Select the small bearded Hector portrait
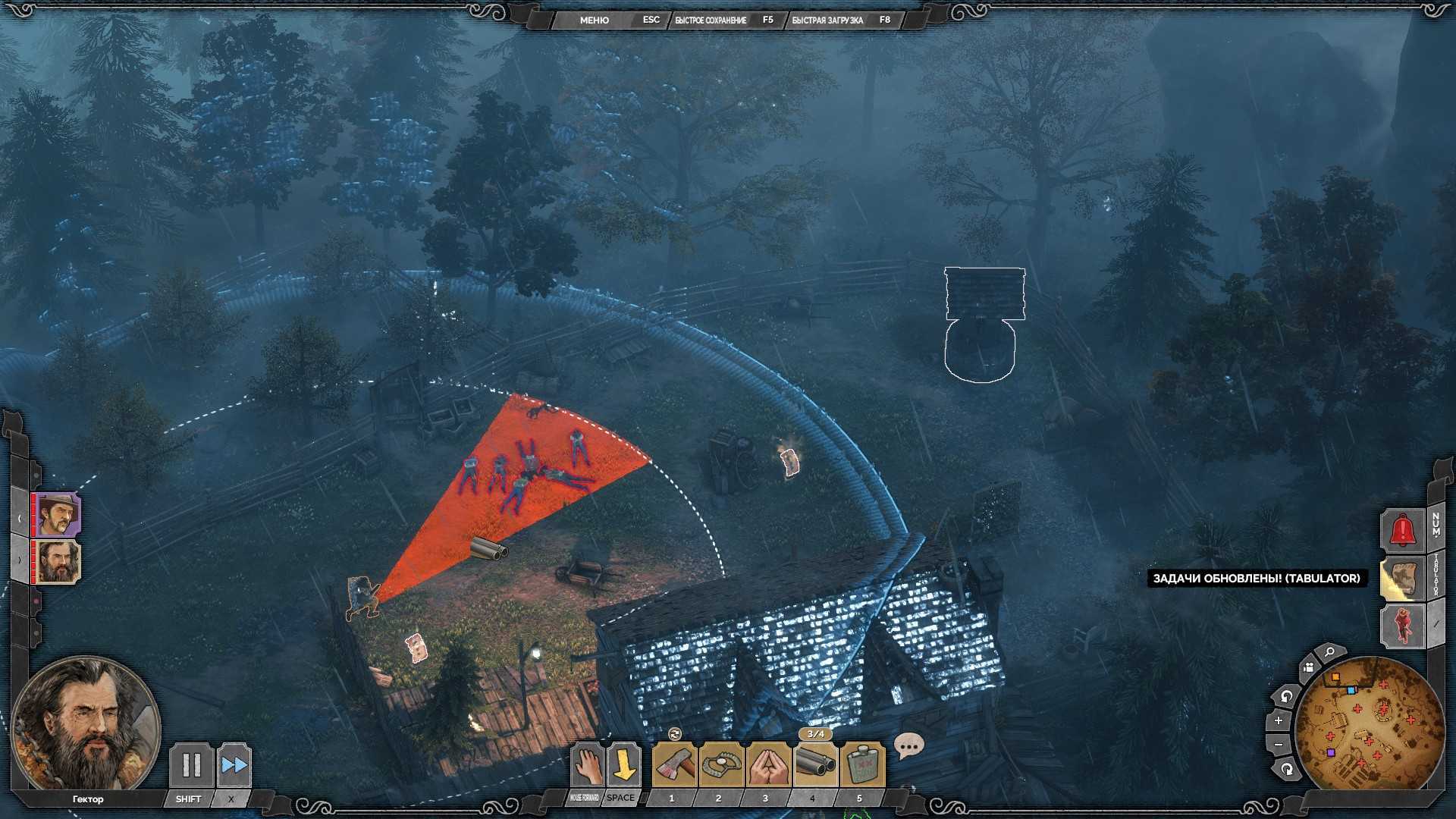Image resolution: width=1456 pixels, height=819 pixels. pos(58,562)
